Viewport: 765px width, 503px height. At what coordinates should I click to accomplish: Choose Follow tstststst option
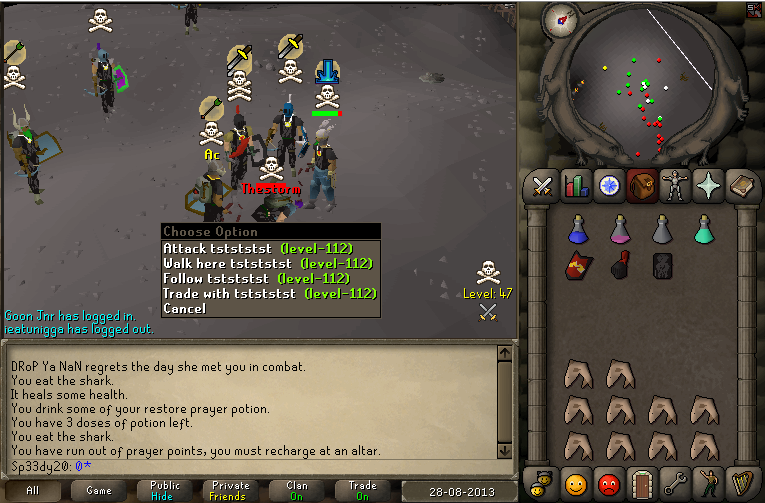(257, 278)
